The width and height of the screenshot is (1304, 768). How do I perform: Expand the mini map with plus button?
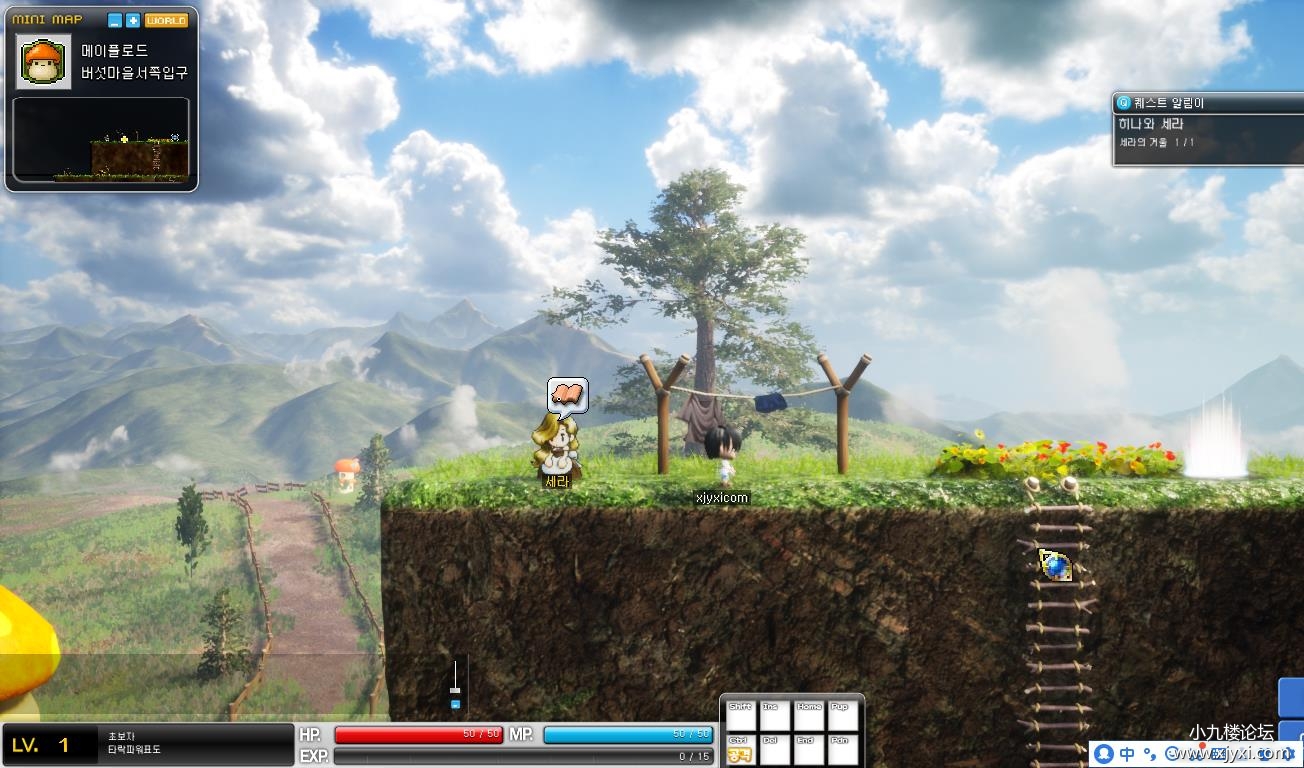(133, 20)
